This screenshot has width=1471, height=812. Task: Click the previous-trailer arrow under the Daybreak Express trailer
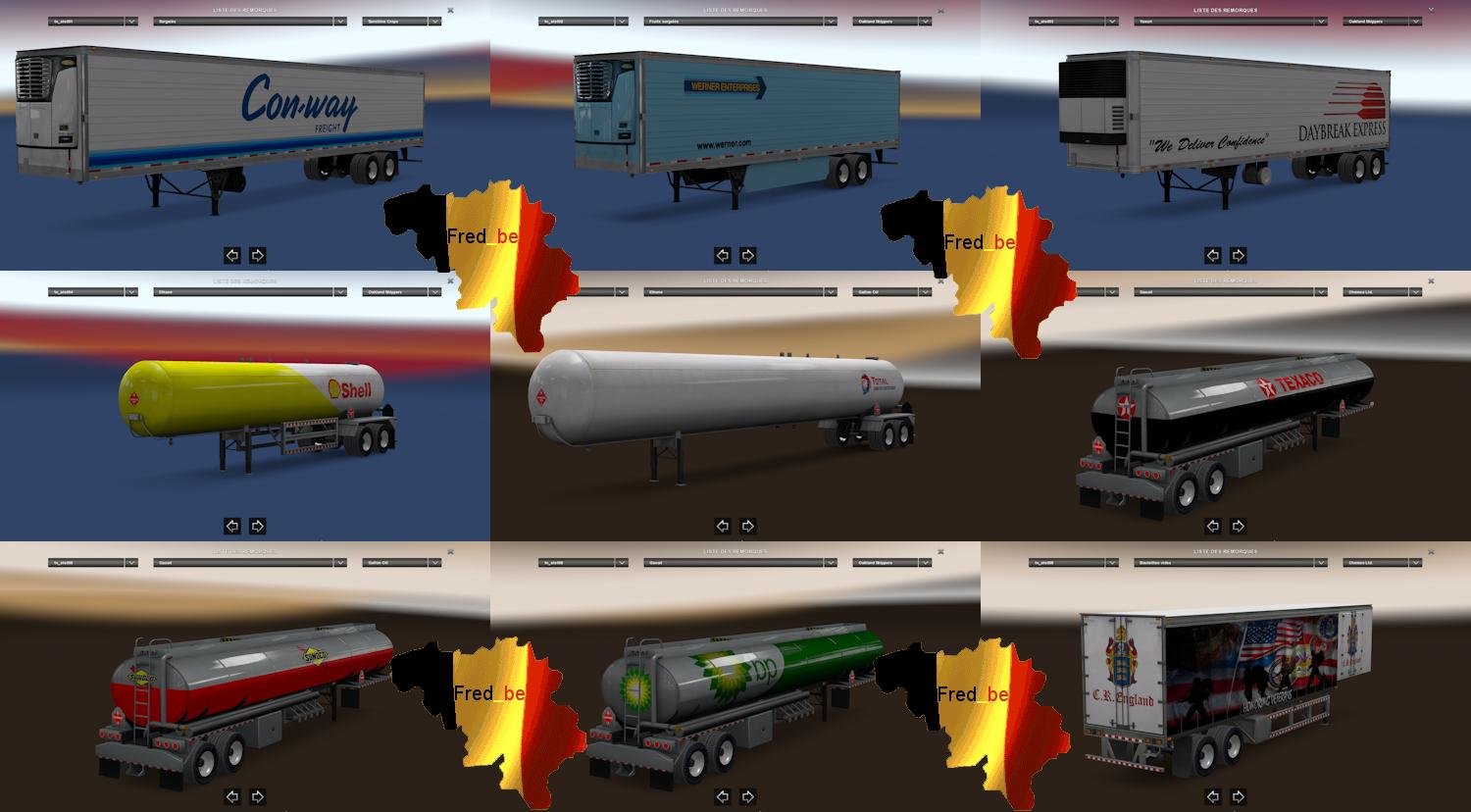click(1213, 256)
